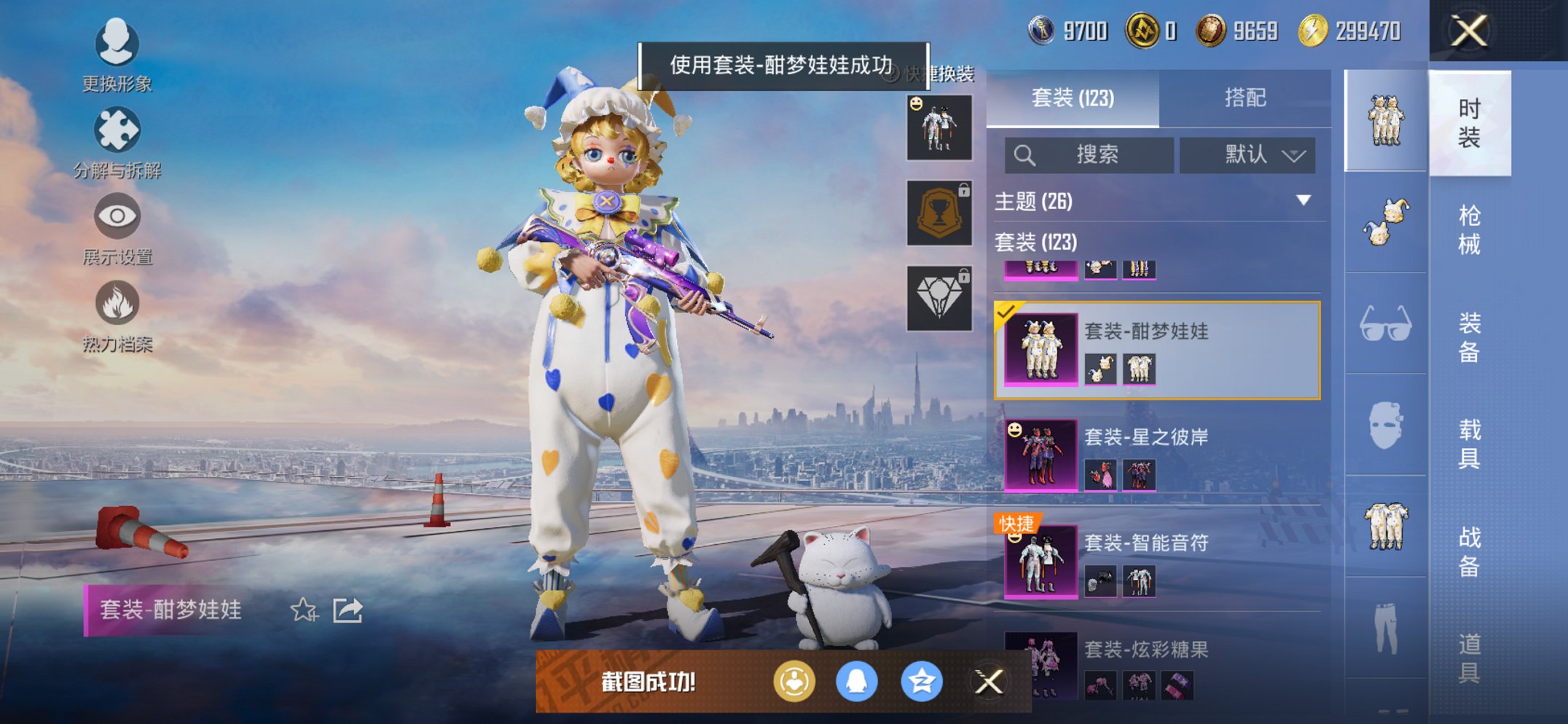The image size is (1568, 724).
Task: Tap the 搜索 search field
Action: point(1089,155)
